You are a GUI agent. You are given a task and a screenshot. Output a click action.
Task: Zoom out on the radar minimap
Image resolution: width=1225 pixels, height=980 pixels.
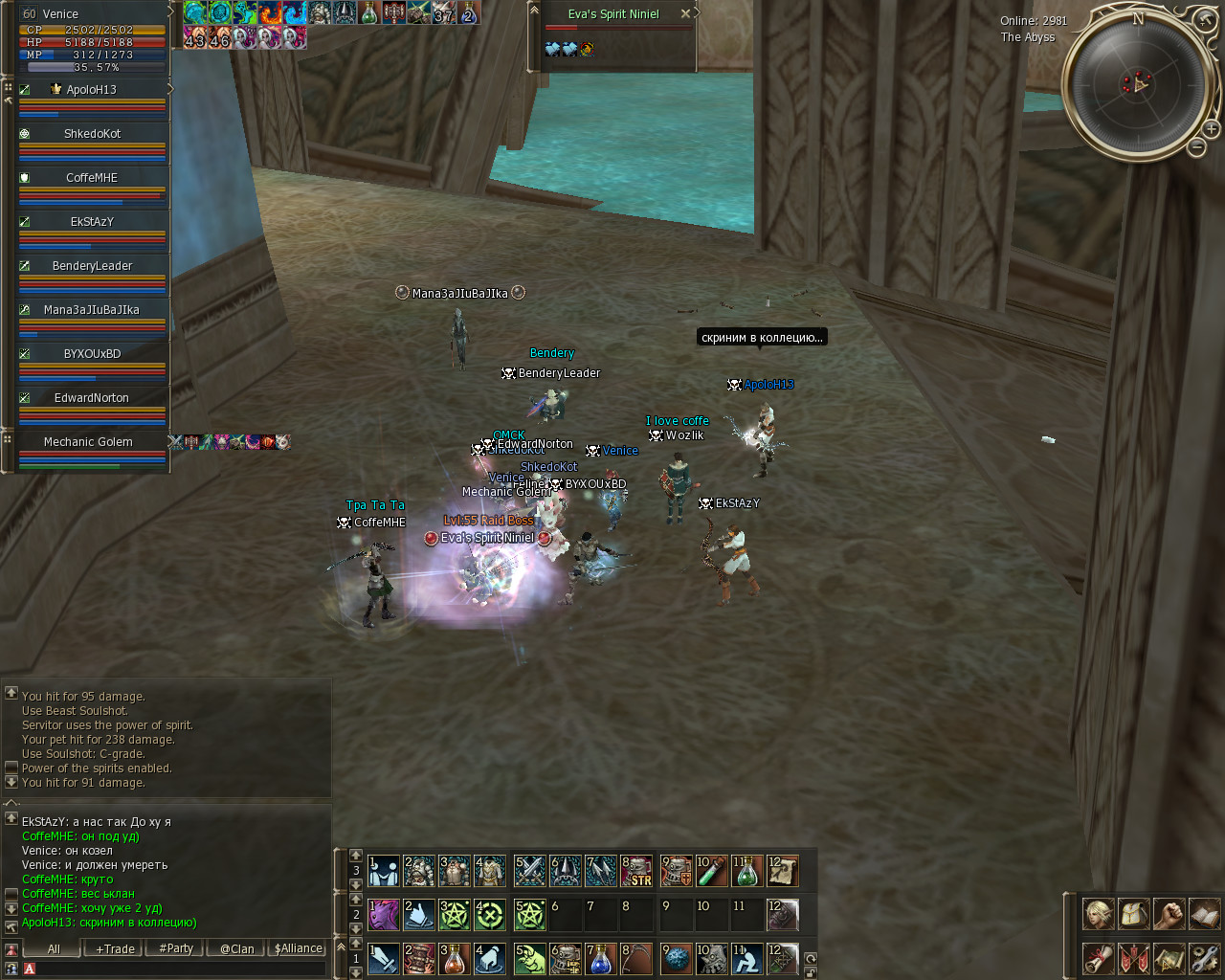pos(1196,146)
